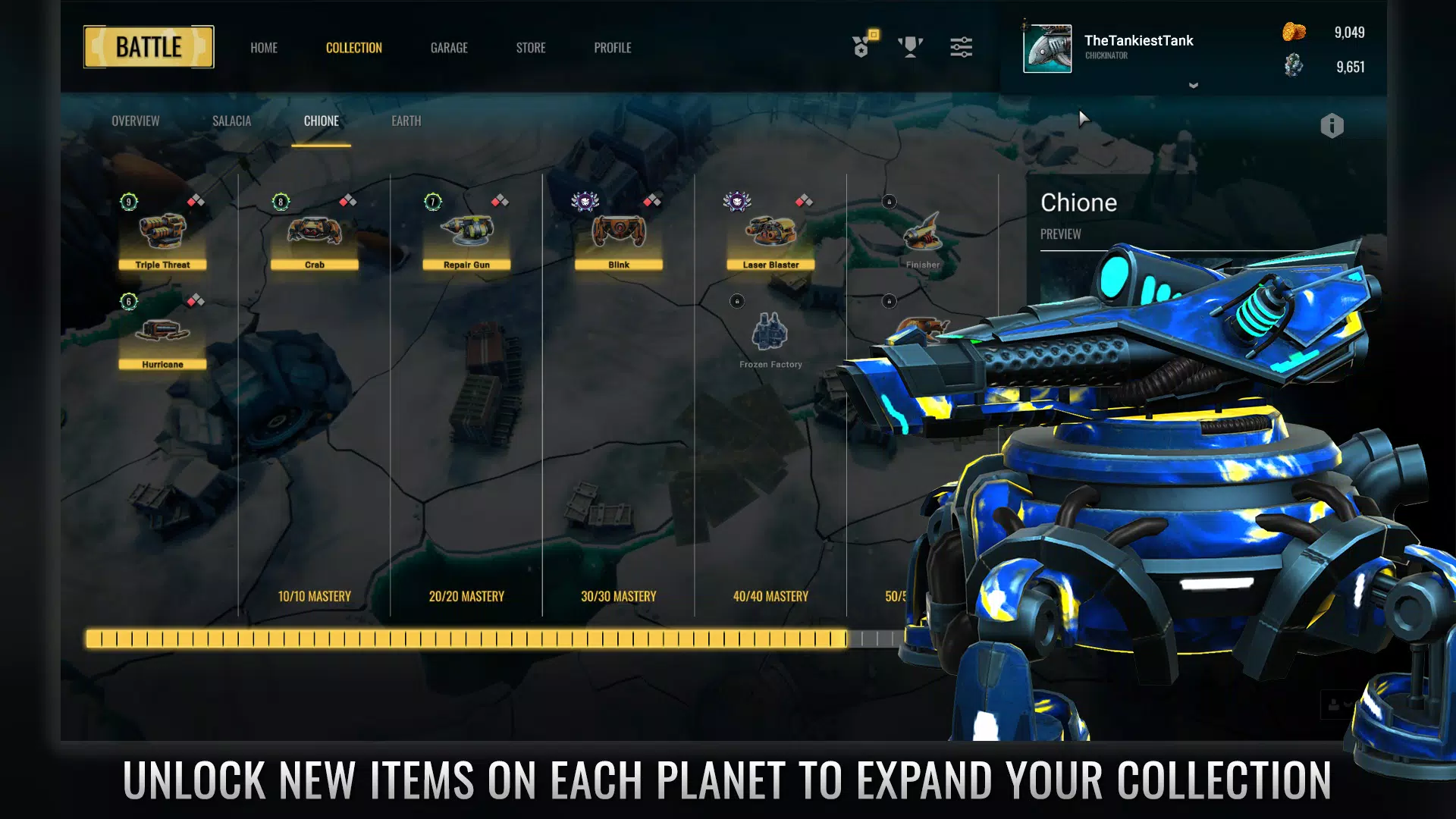This screenshot has height=819, width=1456.
Task: Open the filters sliders icon in top bar
Action: click(x=962, y=47)
